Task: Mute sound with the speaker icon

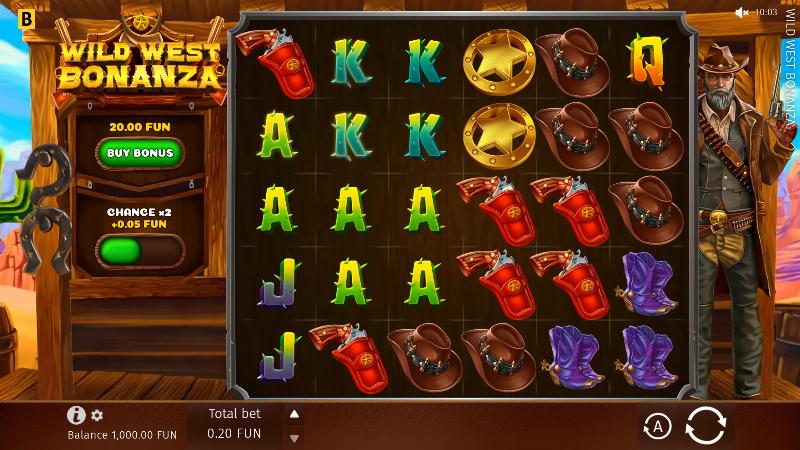Action: [742, 12]
